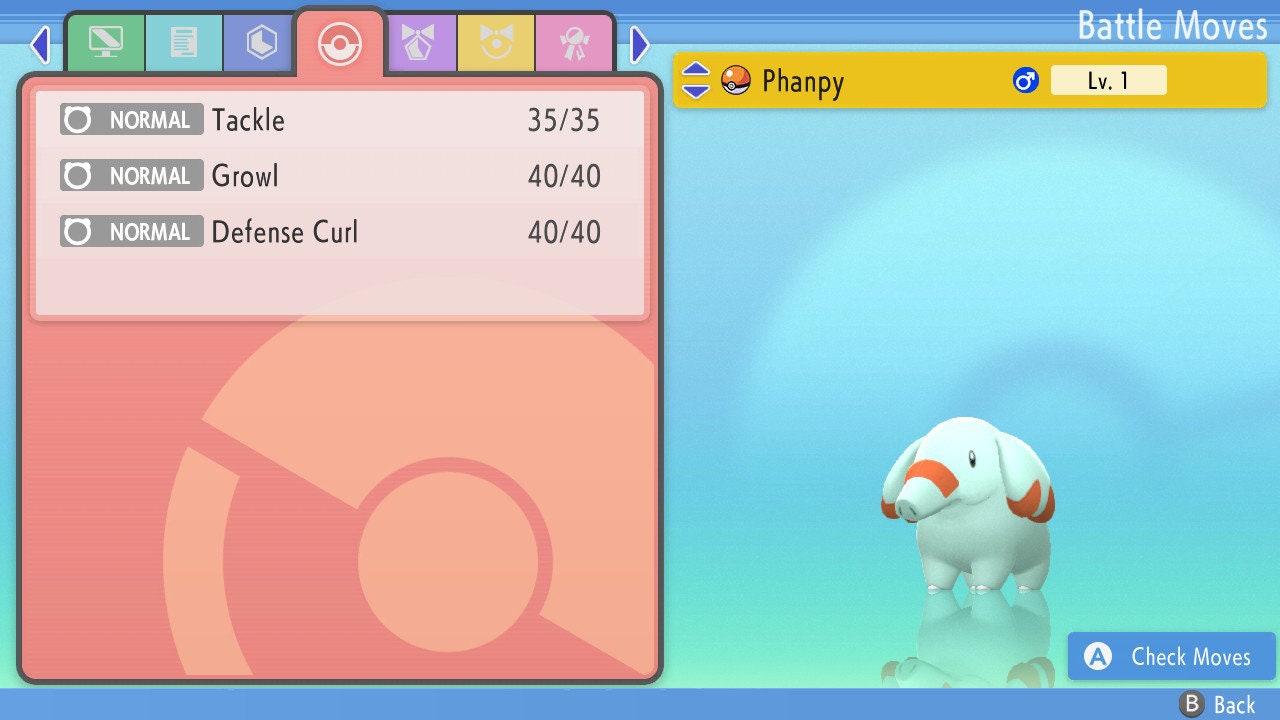Open the teal document icon tab
Viewport: 1280px width, 720px height.
click(x=183, y=43)
